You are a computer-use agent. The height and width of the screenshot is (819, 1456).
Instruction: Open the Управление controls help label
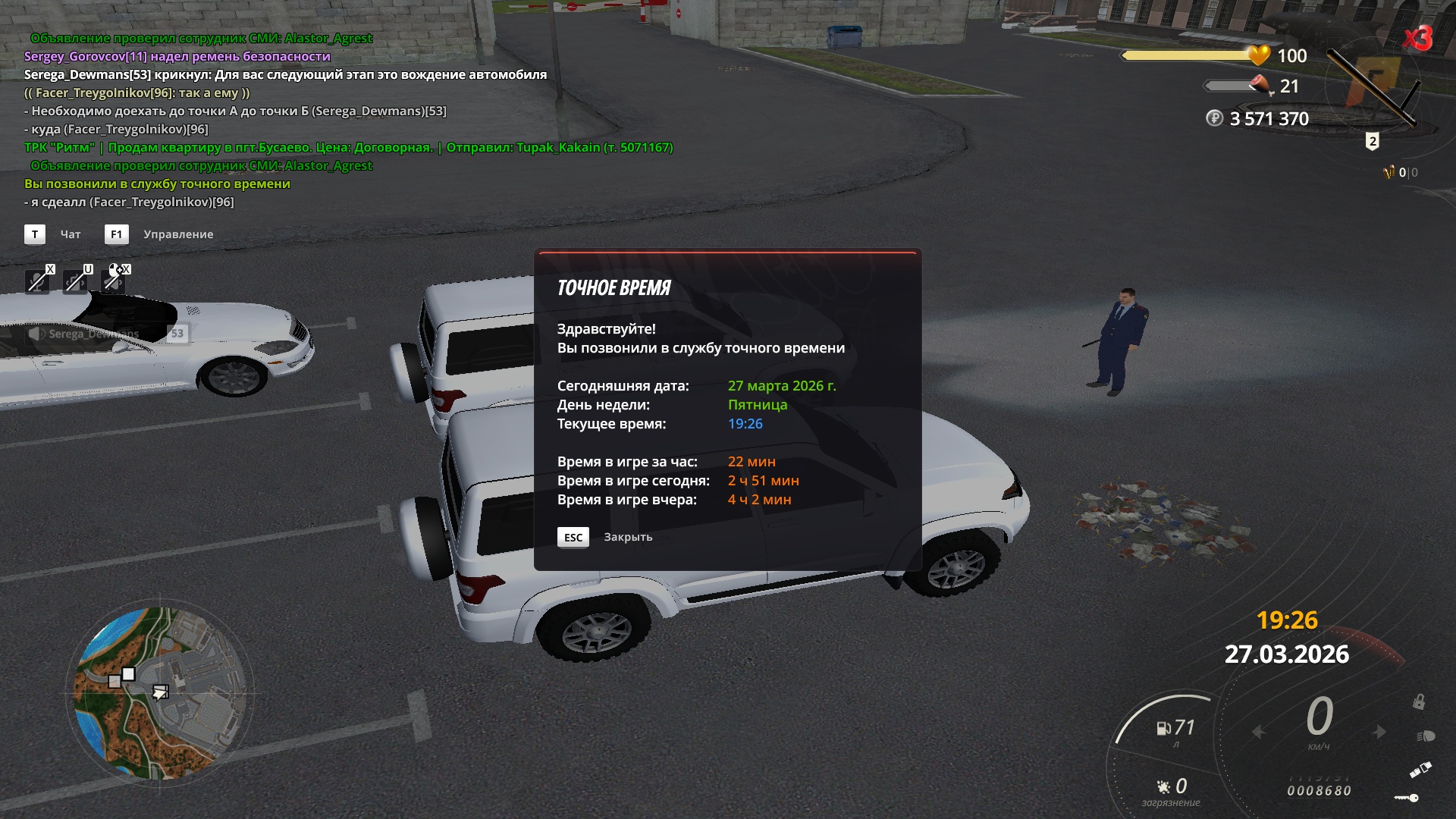(178, 234)
